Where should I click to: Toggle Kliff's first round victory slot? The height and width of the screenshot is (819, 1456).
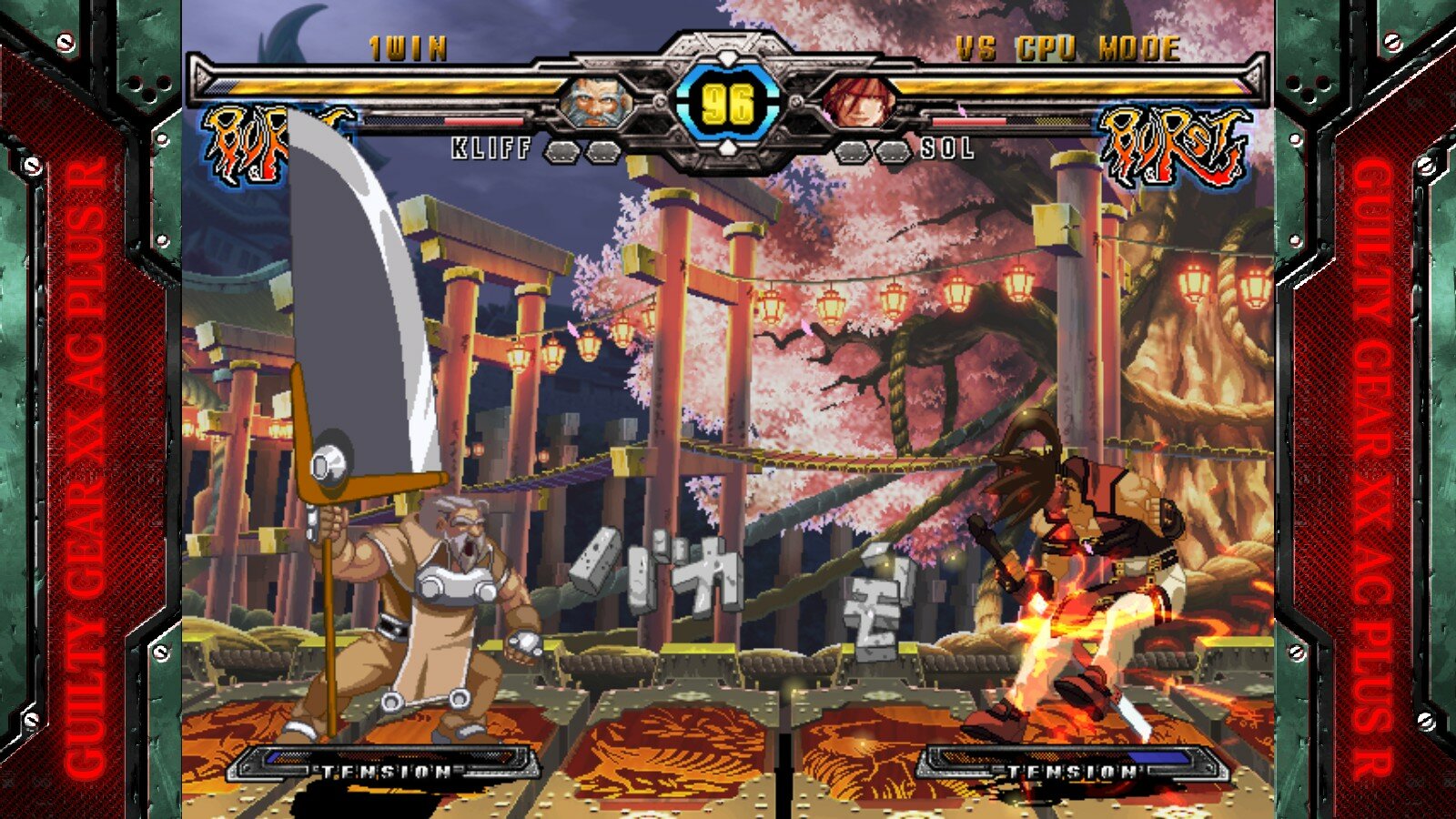point(562,150)
